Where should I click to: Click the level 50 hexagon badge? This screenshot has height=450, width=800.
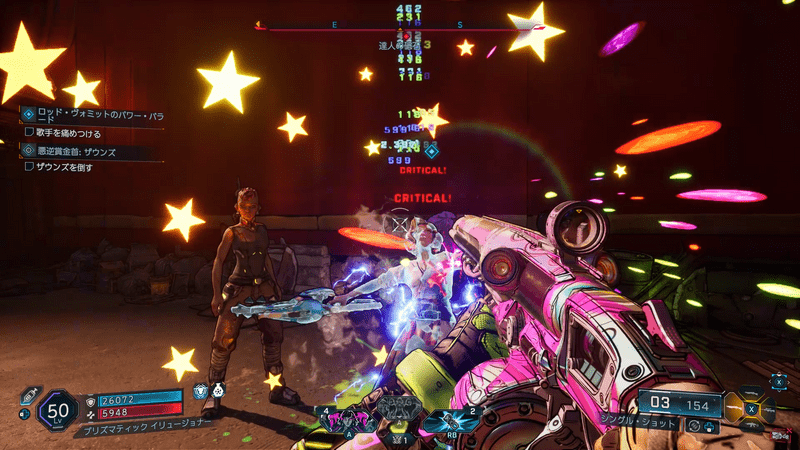point(58,410)
